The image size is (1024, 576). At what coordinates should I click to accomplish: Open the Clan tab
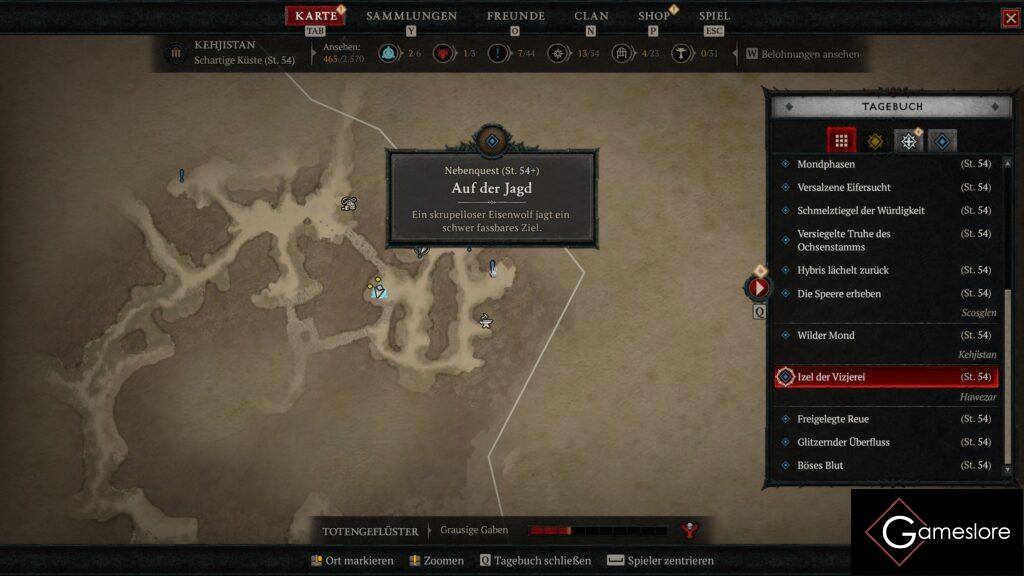(x=591, y=16)
